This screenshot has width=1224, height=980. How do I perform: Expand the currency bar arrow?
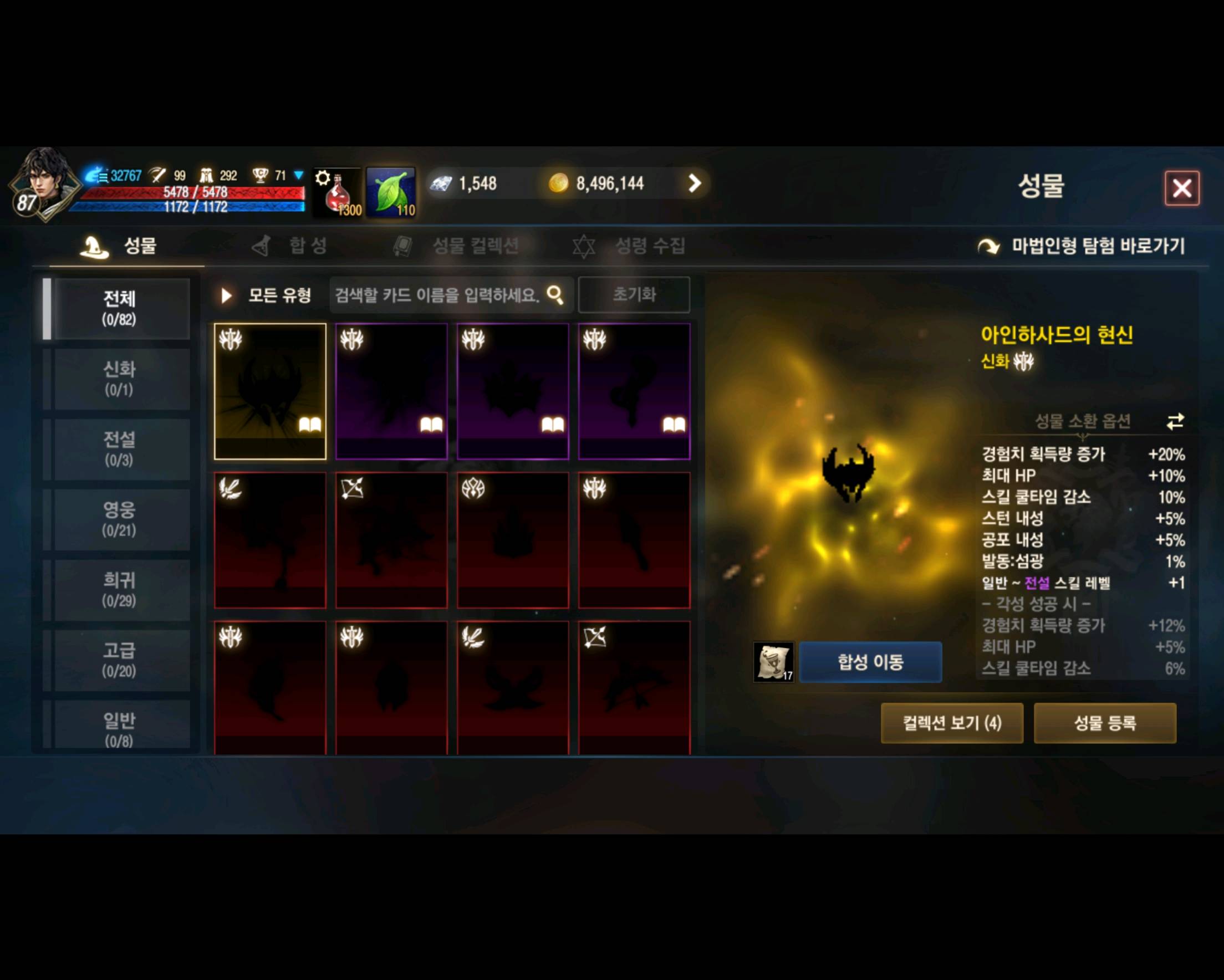[x=695, y=183]
